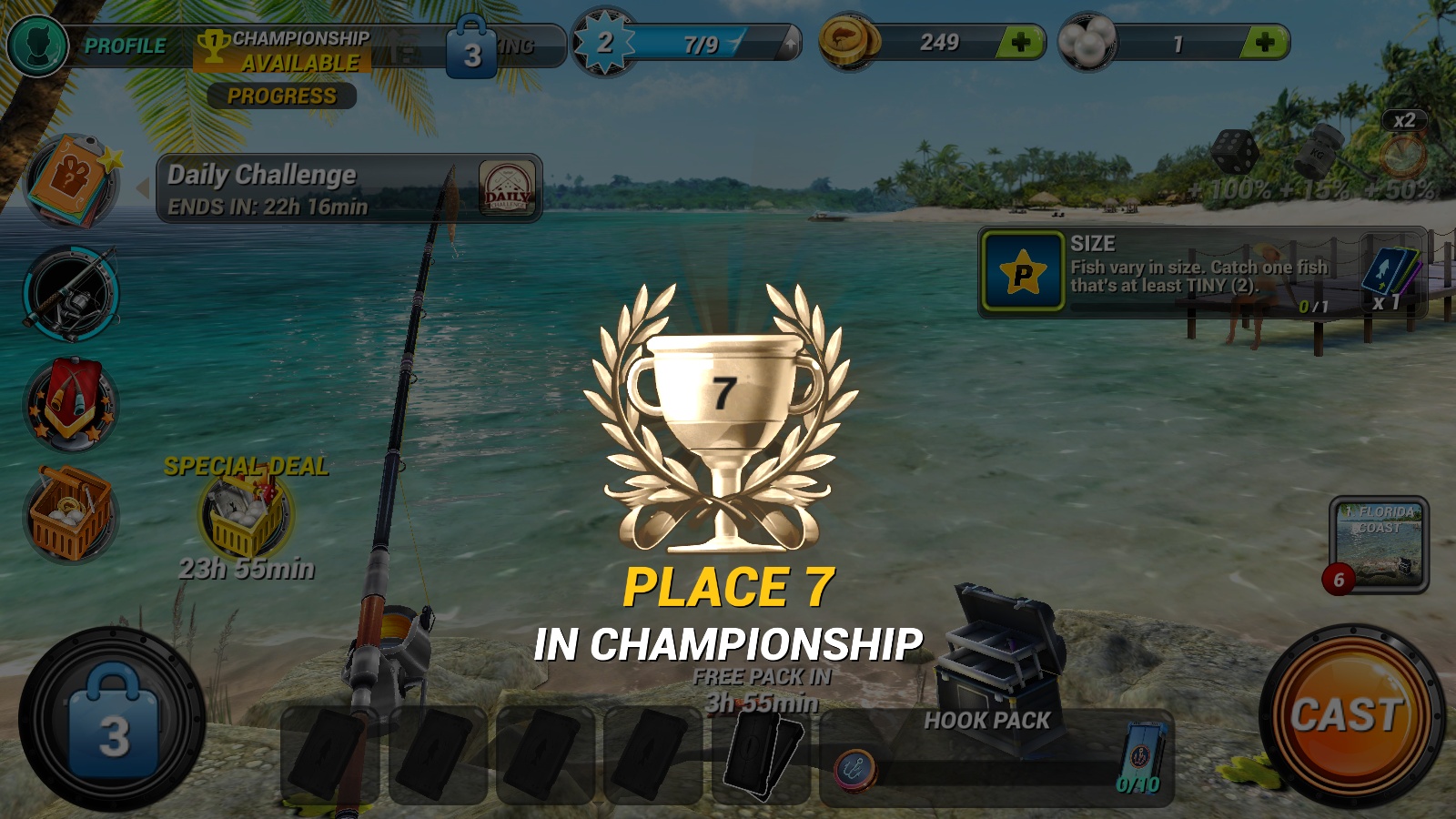Open the shop basket icon

coord(71,514)
